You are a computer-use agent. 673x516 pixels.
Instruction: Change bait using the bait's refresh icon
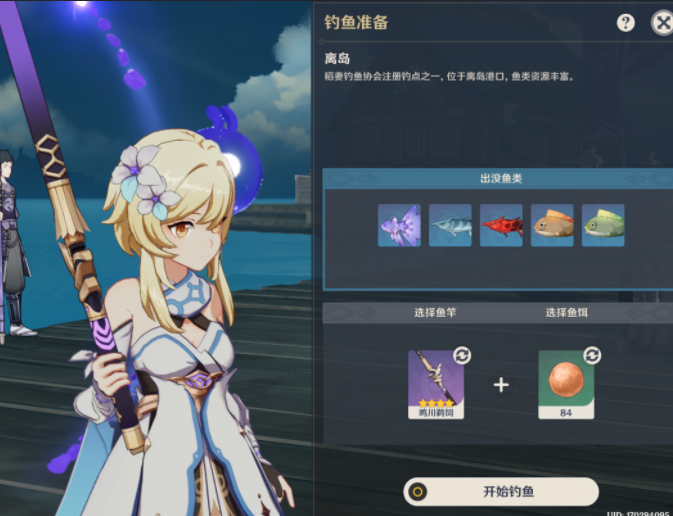pos(591,355)
